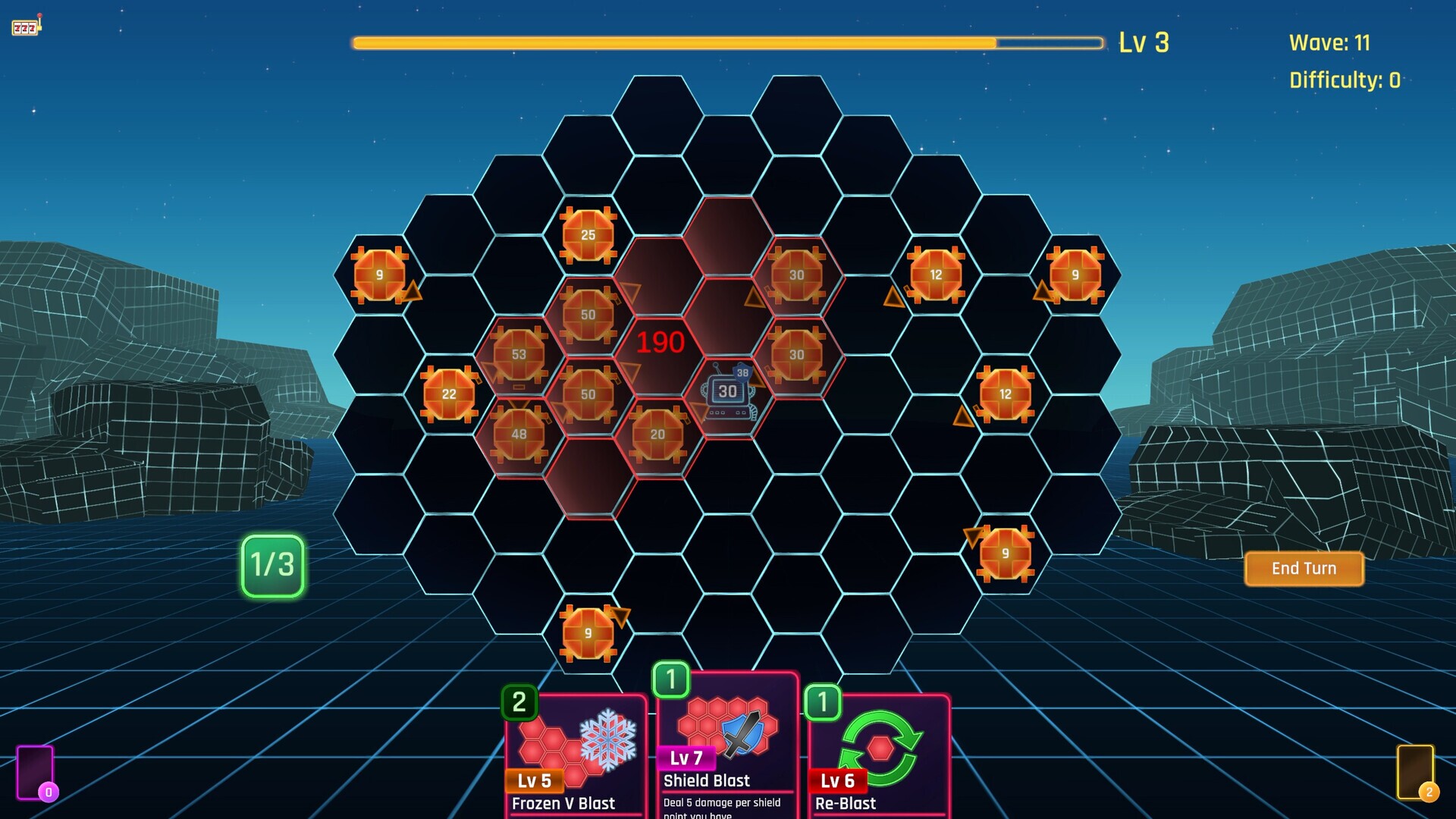This screenshot has height=819, width=1456.
Task: Target the mine showing 48 health
Action: [x=519, y=434]
